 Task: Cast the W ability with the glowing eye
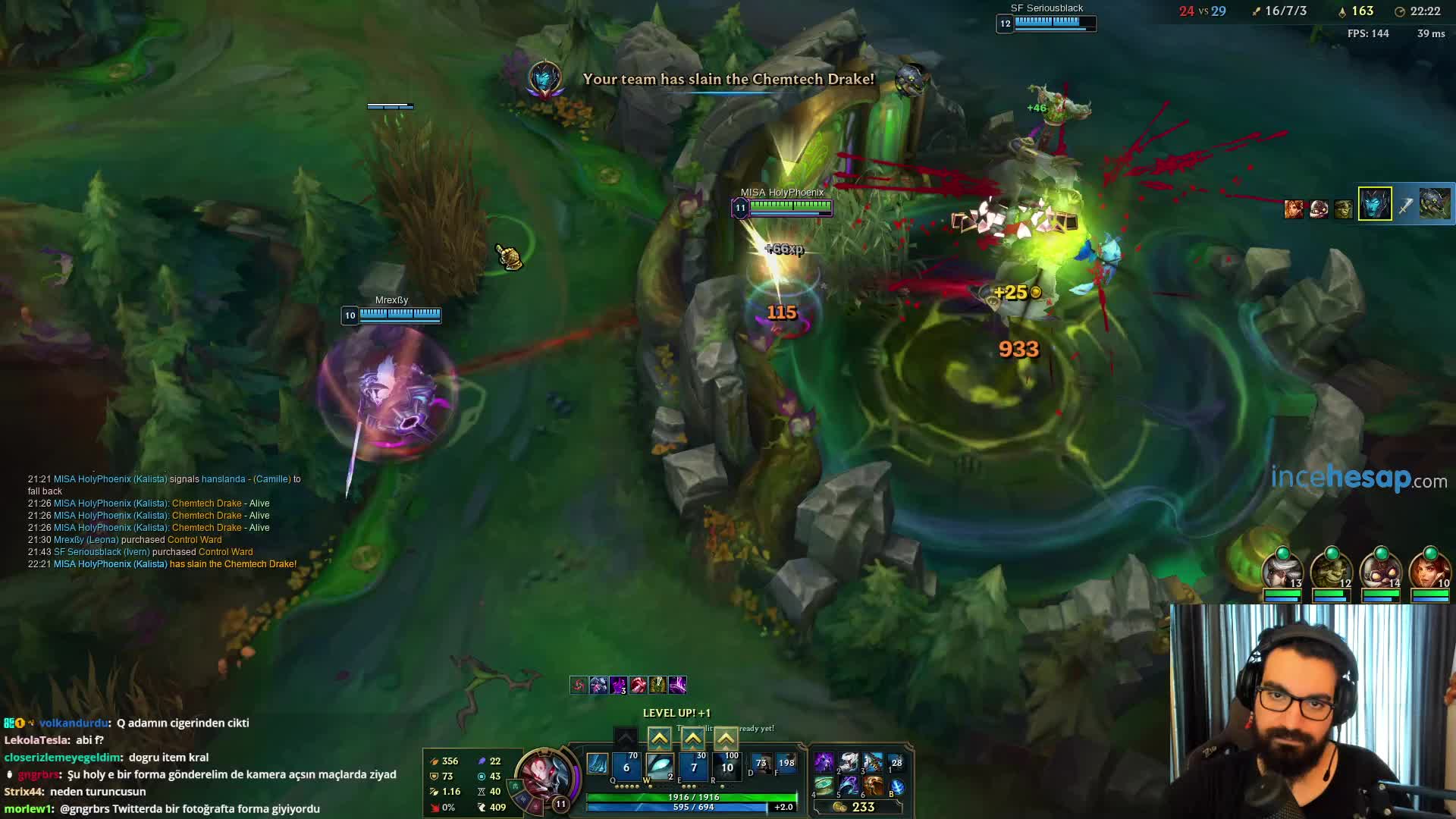pos(660,766)
